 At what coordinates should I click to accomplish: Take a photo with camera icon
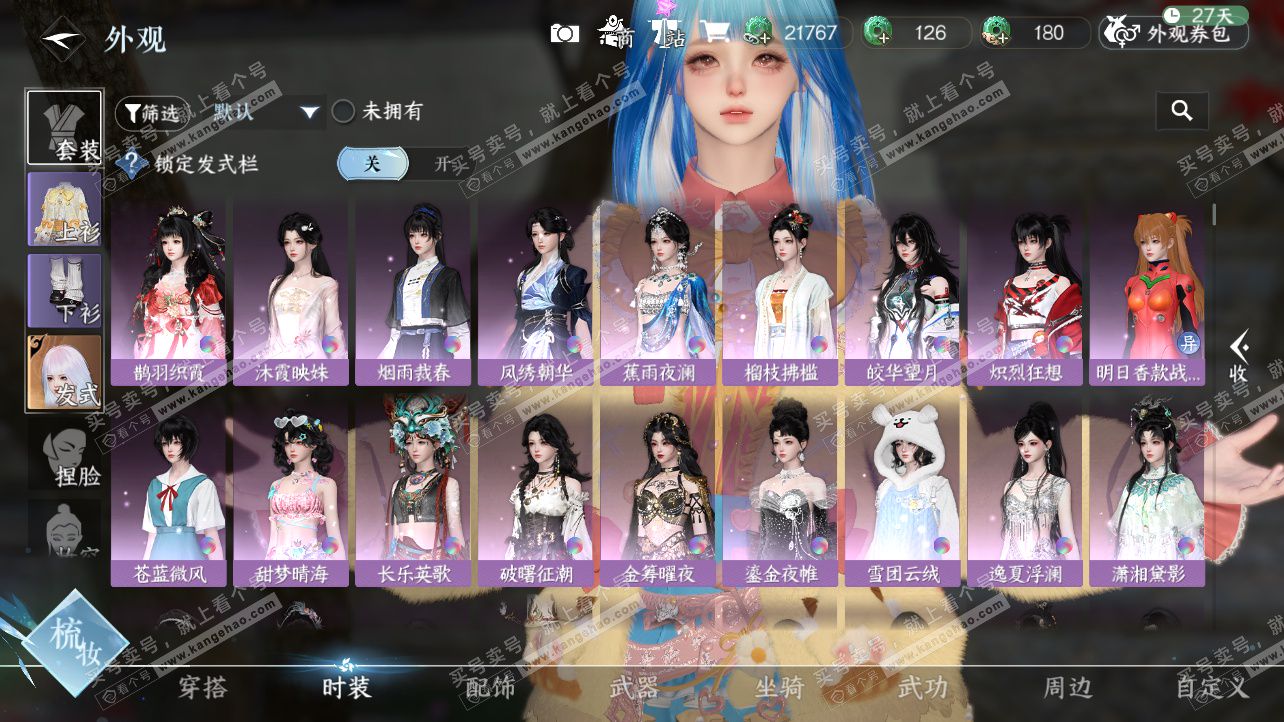[x=565, y=33]
